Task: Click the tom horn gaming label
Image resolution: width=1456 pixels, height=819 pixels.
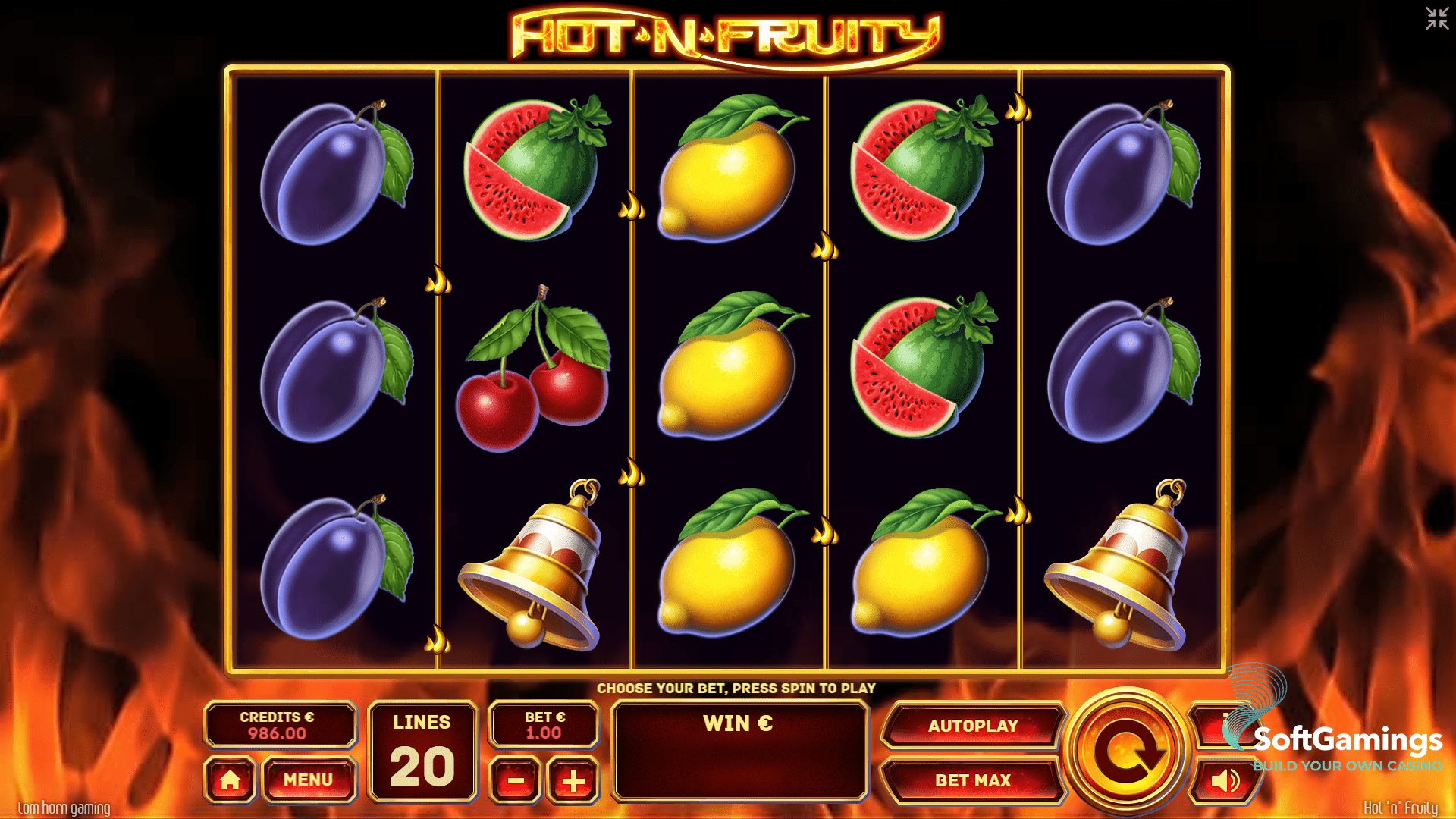Action: [x=64, y=808]
